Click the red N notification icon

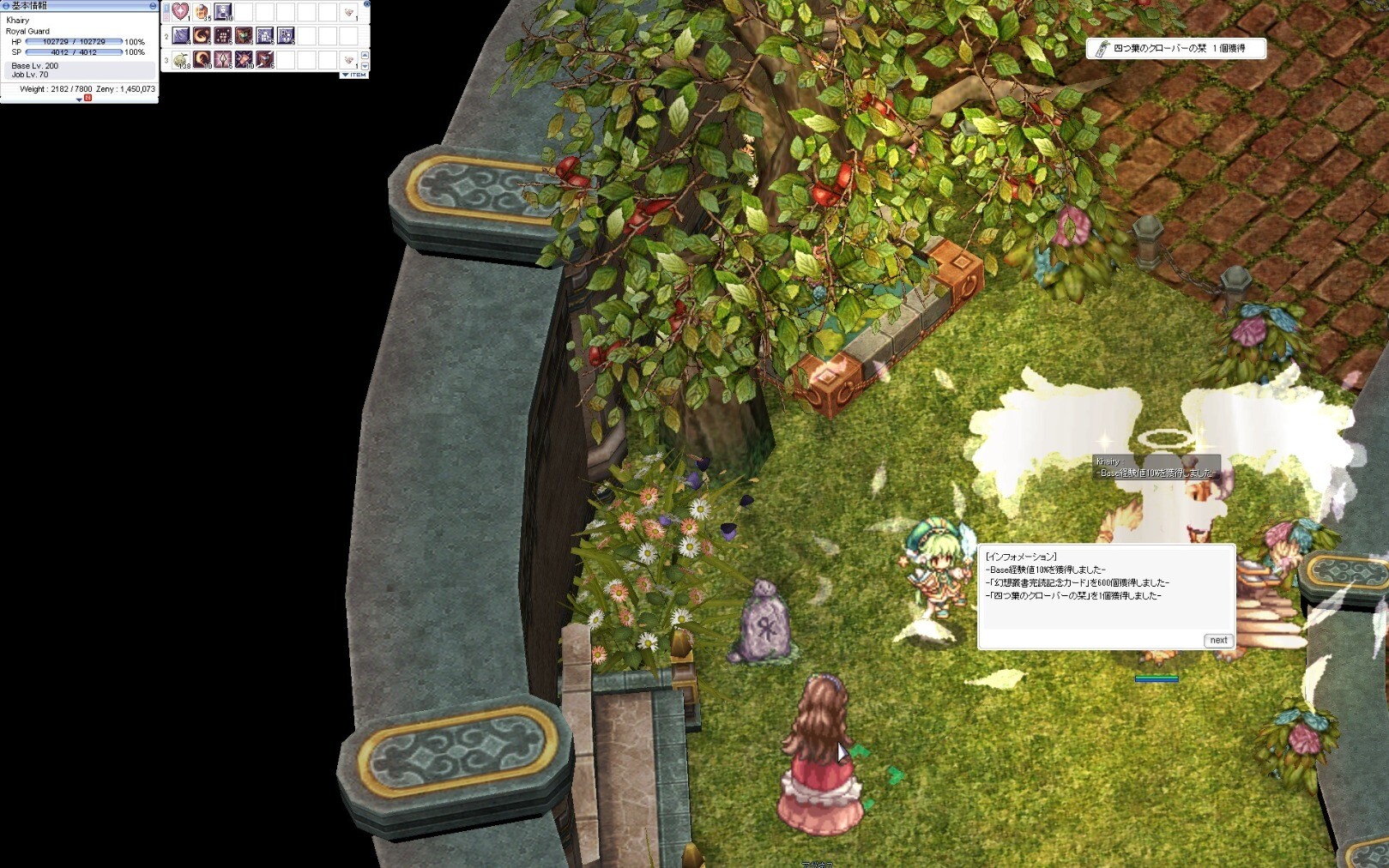click(88, 99)
